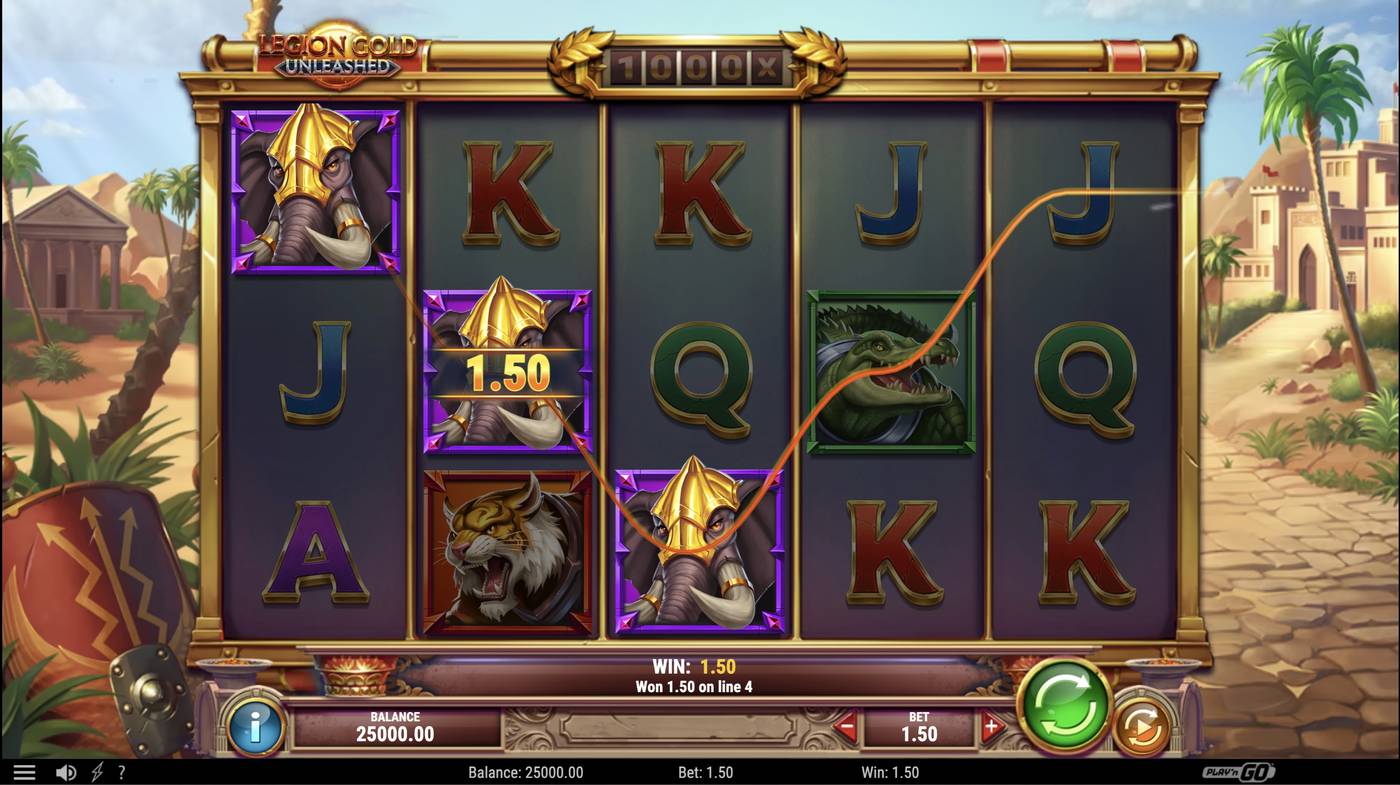Click the crocodile symbol on reel four
The width and height of the screenshot is (1400, 785).
(x=888, y=370)
